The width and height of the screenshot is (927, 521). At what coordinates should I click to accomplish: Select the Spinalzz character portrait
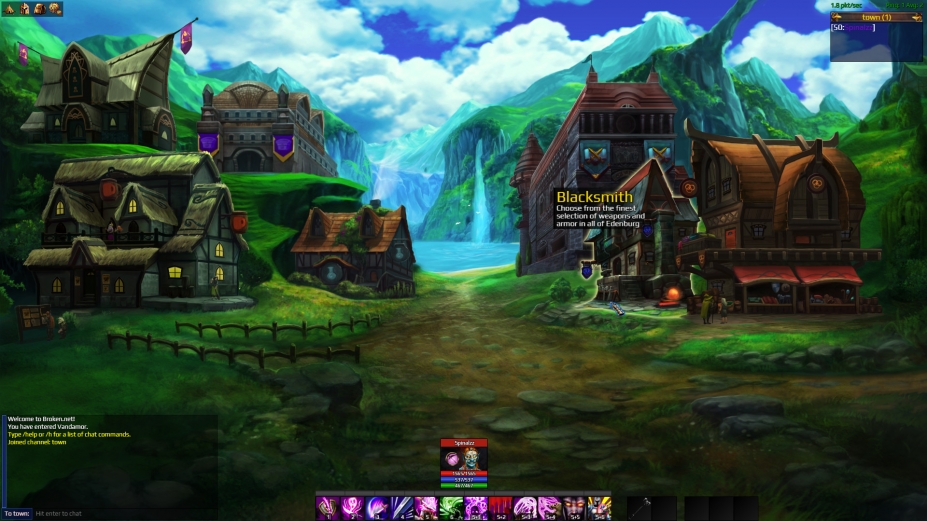463,457
